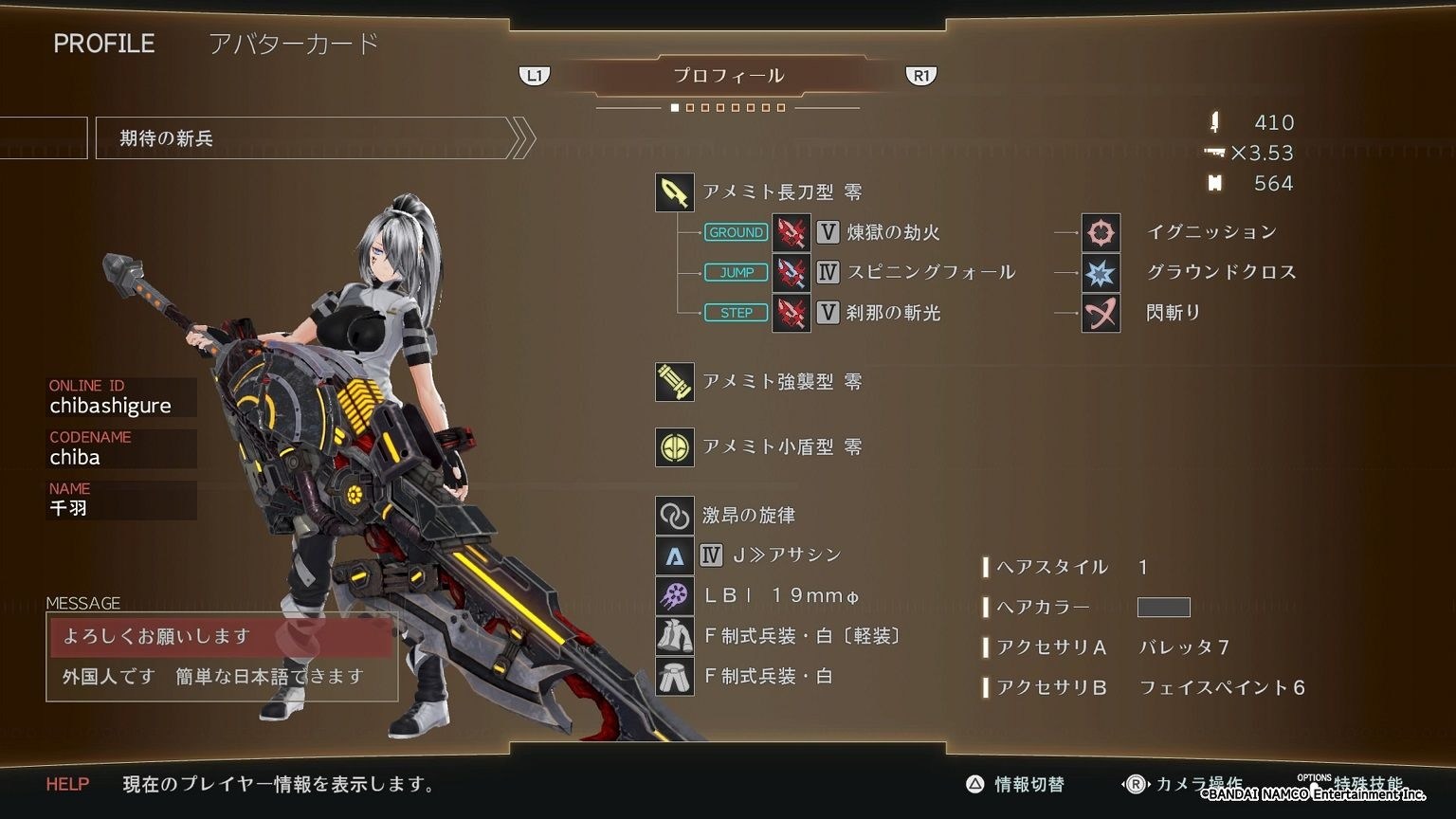Toggle the GROUND attack slot

[x=736, y=232]
